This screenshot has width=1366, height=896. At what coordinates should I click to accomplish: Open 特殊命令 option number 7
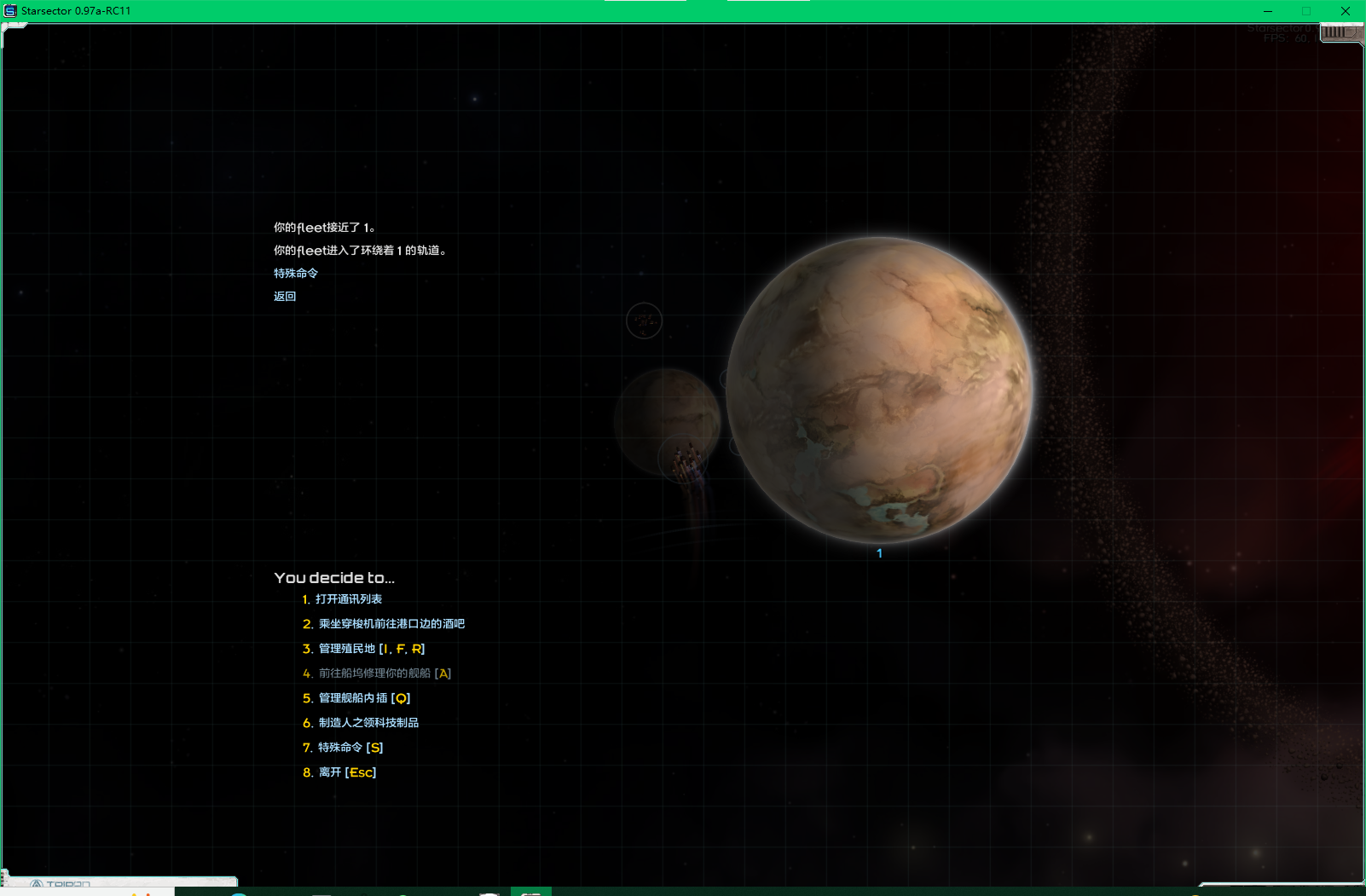point(350,748)
